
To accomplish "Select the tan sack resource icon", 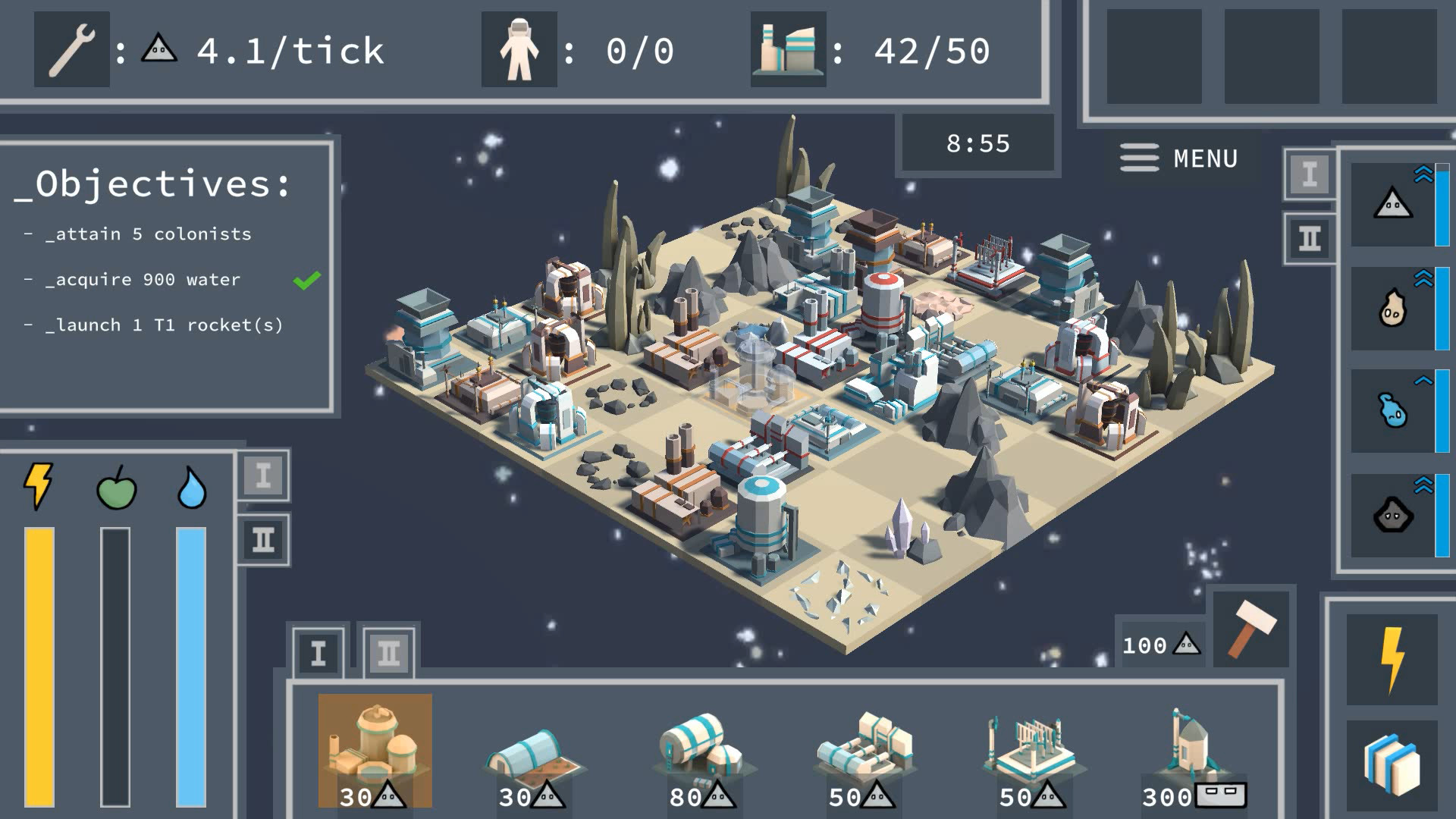I will pos(1392,308).
